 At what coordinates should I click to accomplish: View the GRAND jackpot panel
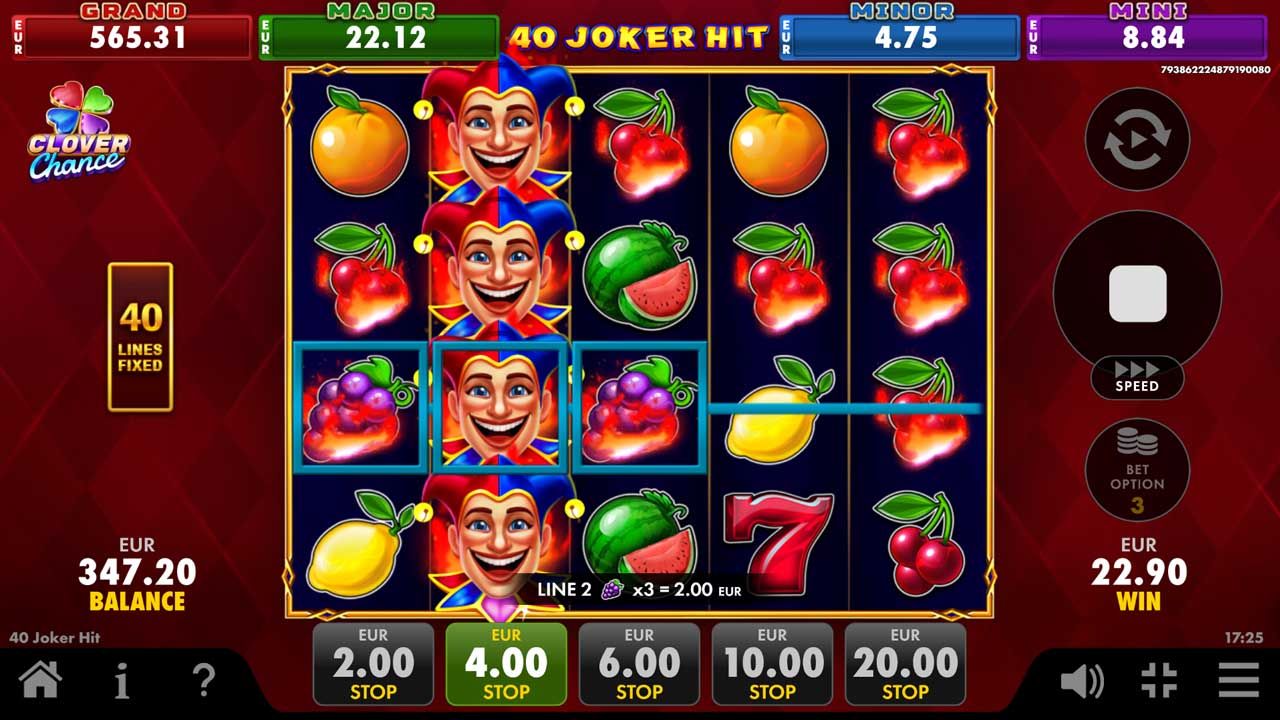[131, 30]
